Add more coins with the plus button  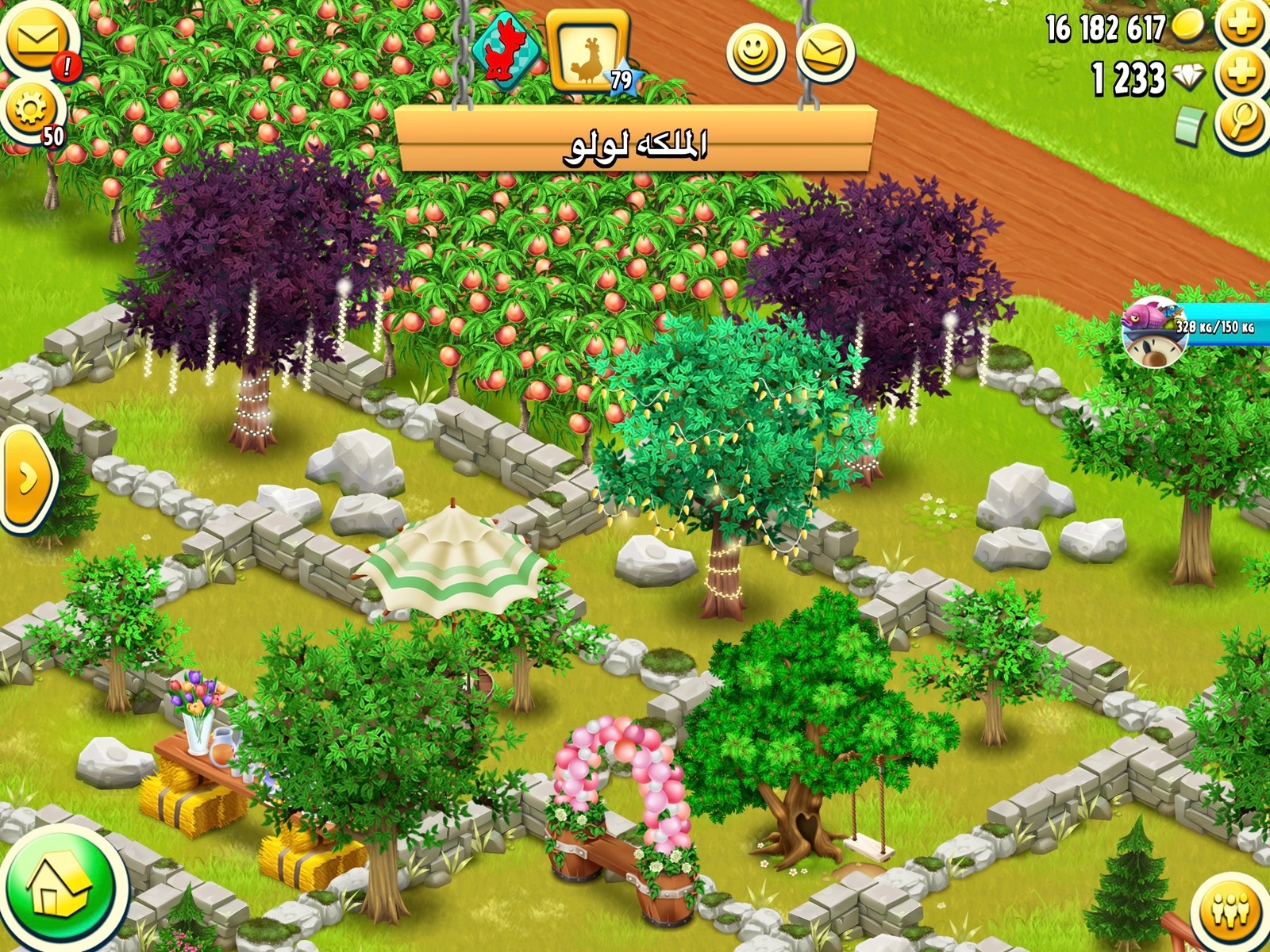click(1242, 24)
